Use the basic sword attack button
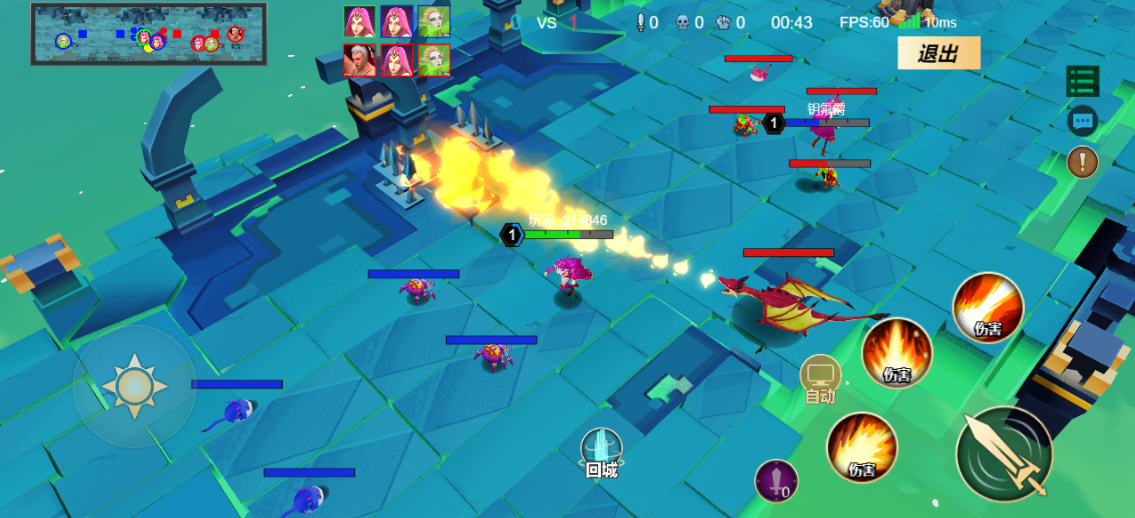The width and height of the screenshot is (1135, 518). [1004, 453]
